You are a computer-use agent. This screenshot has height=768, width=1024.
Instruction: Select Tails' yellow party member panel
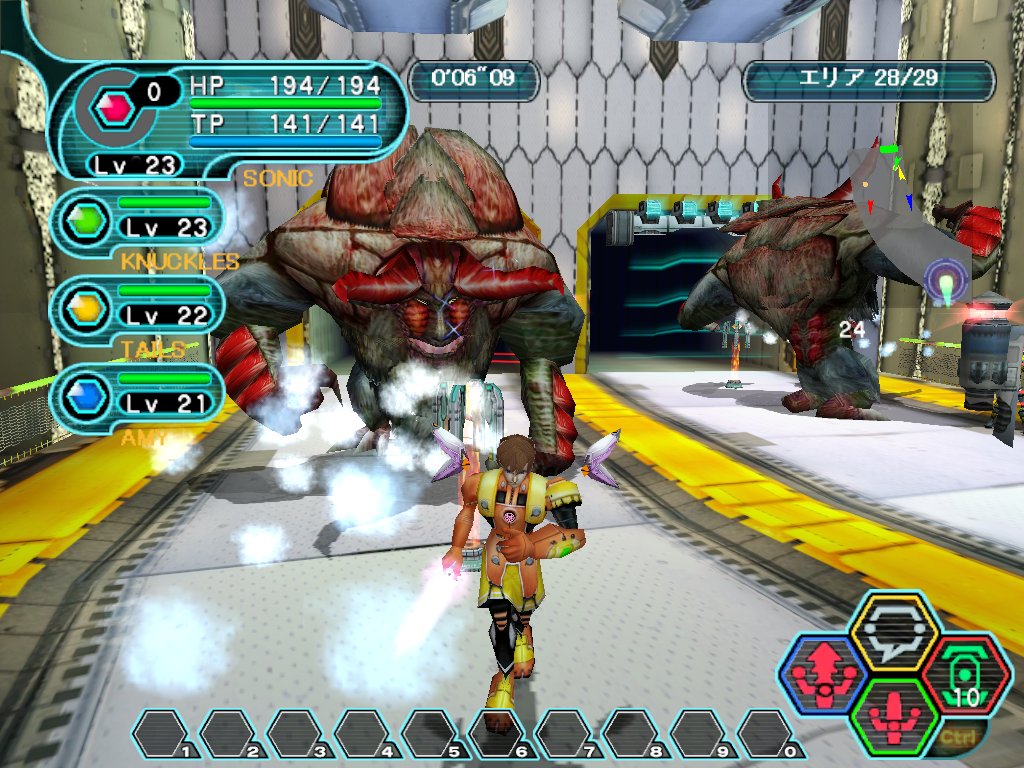click(136, 304)
